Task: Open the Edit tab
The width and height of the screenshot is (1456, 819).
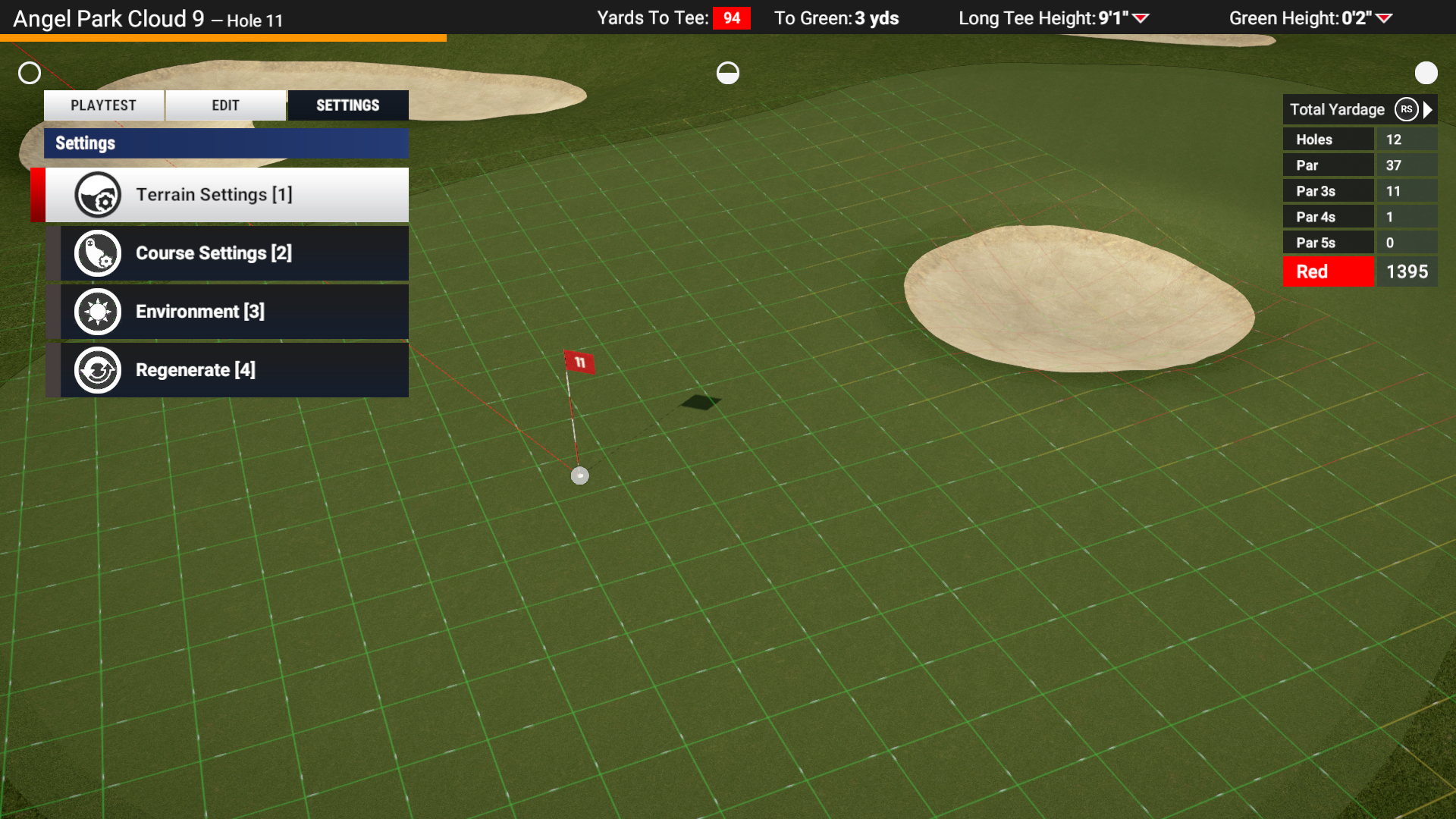Action: pos(225,105)
